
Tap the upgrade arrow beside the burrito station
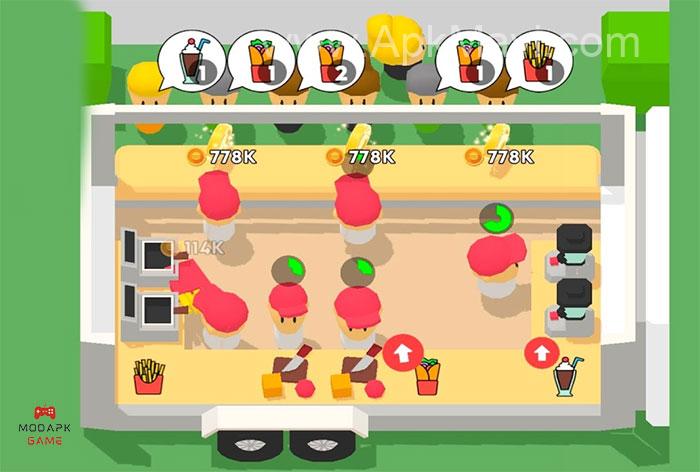click(402, 353)
